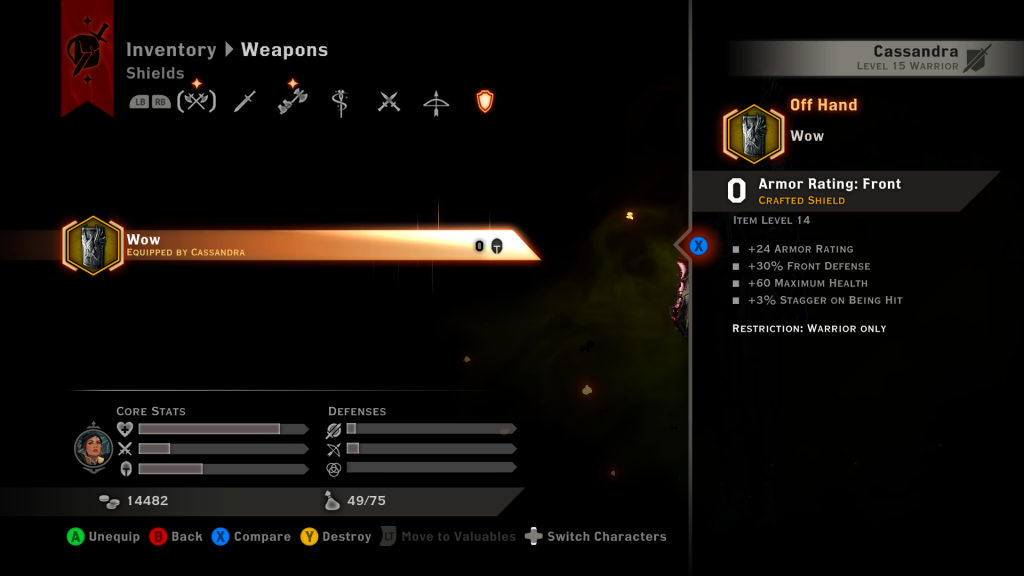Go Back from the inventory
The width and height of the screenshot is (1024, 576).
[x=175, y=537]
